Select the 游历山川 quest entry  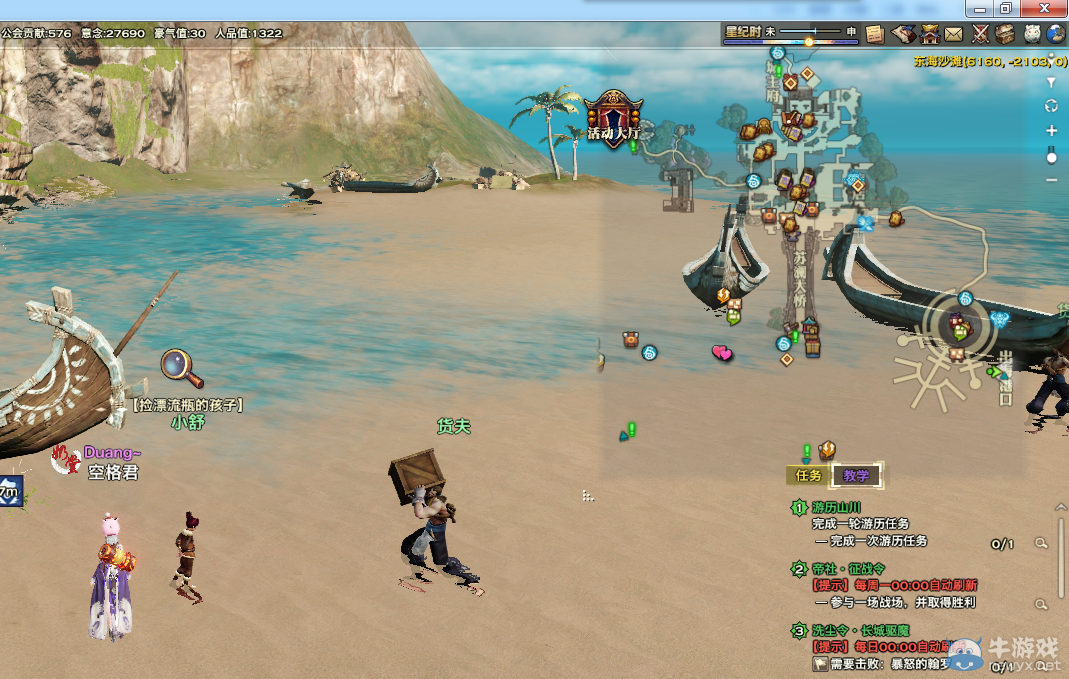tap(838, 508)
